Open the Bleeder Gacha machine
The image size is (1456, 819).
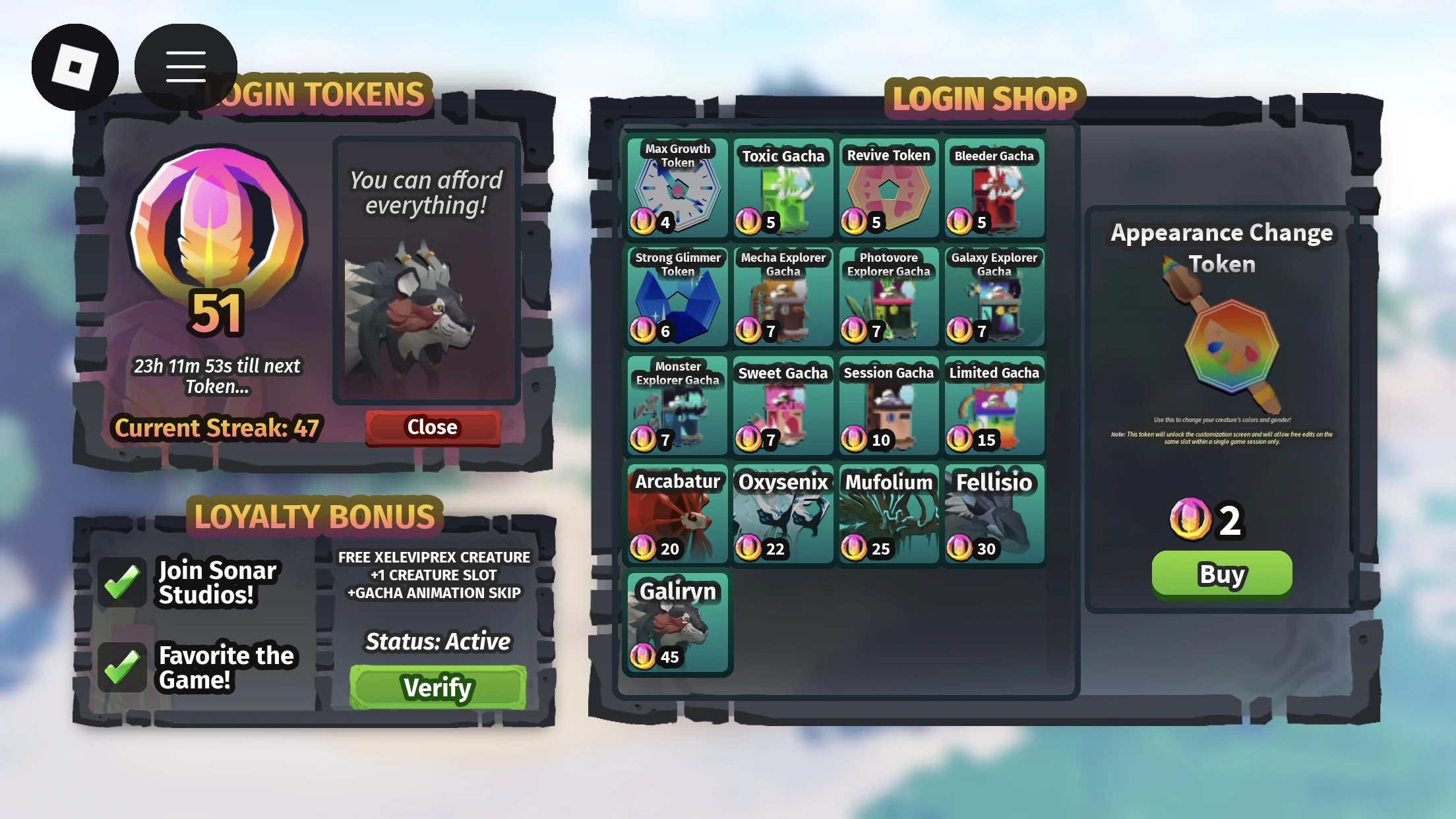pos(994,189)
